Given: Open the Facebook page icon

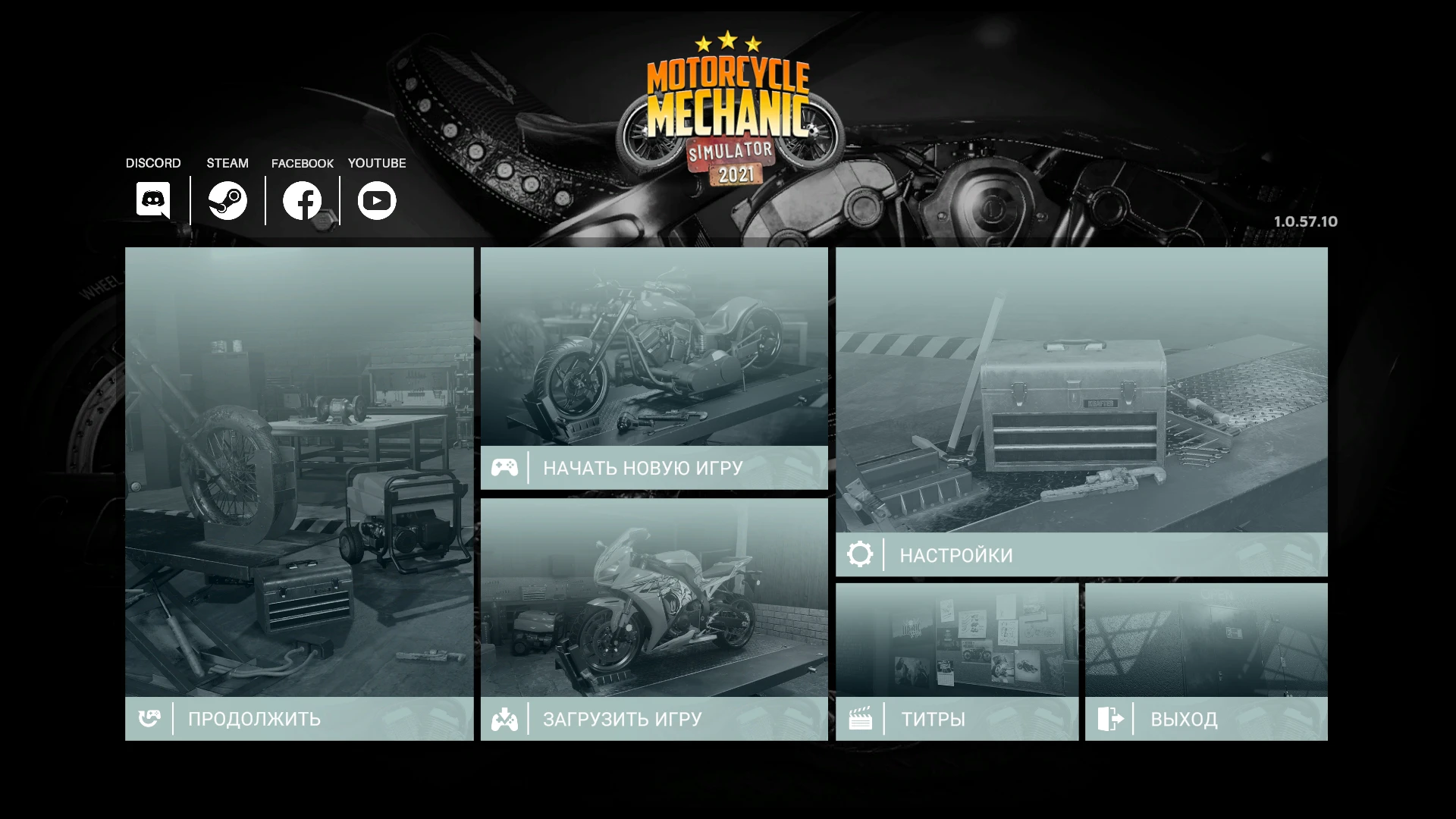Looking at the screenshot, I should point(301,200).
